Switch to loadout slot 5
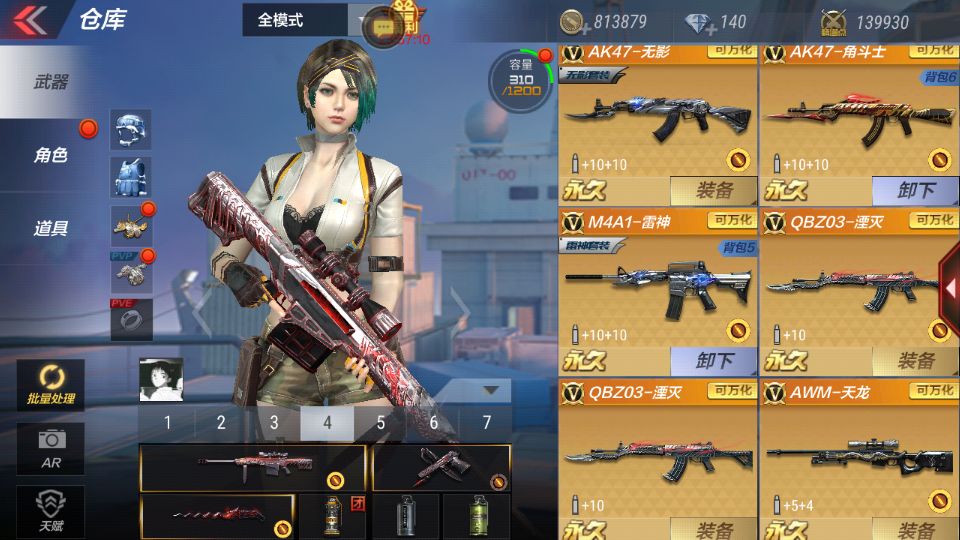The image size is (960, 540). pyautogui.click(x=381, y=423)
